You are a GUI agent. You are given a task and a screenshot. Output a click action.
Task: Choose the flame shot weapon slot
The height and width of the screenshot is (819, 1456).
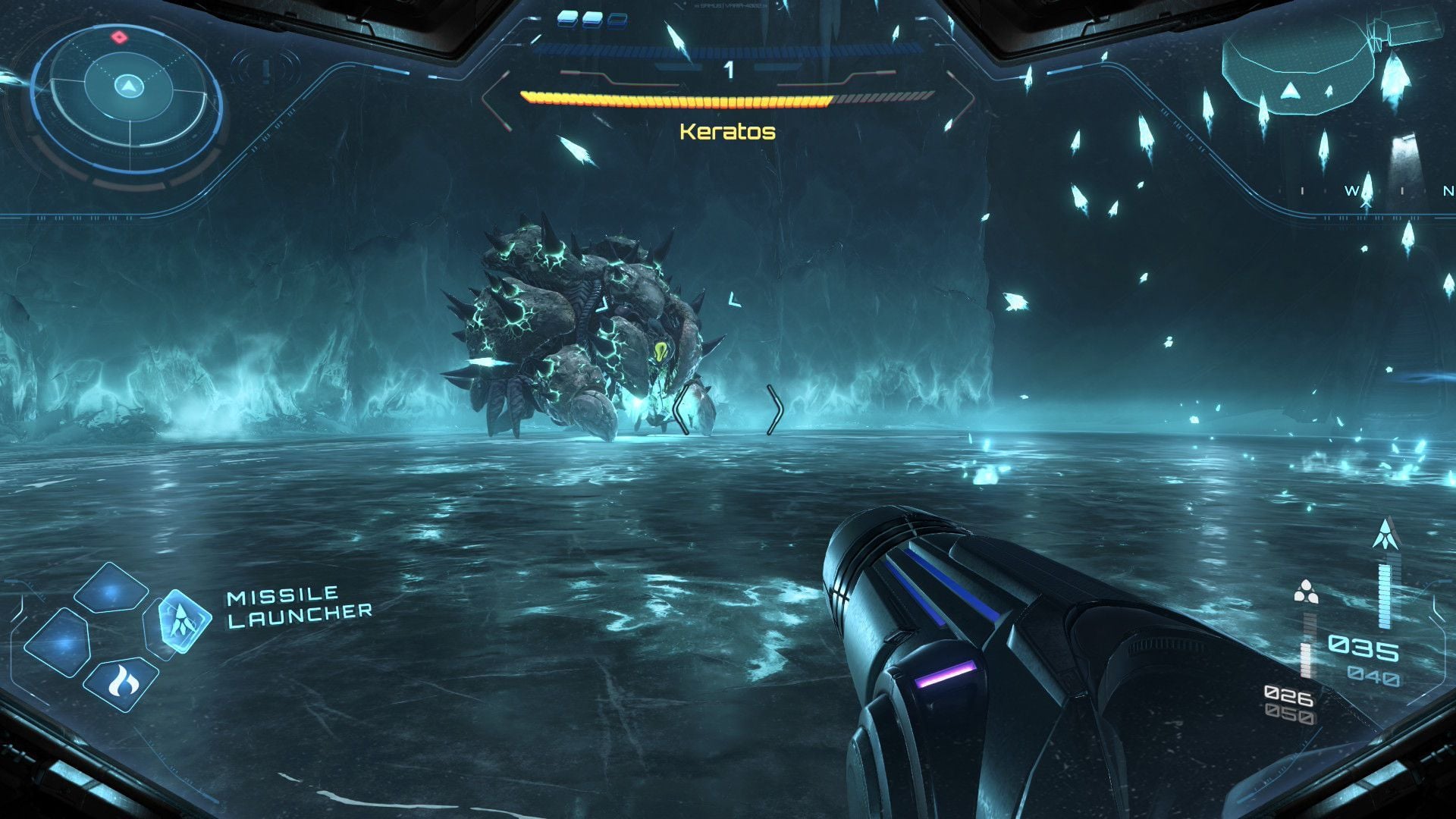(x=120, y=682)
